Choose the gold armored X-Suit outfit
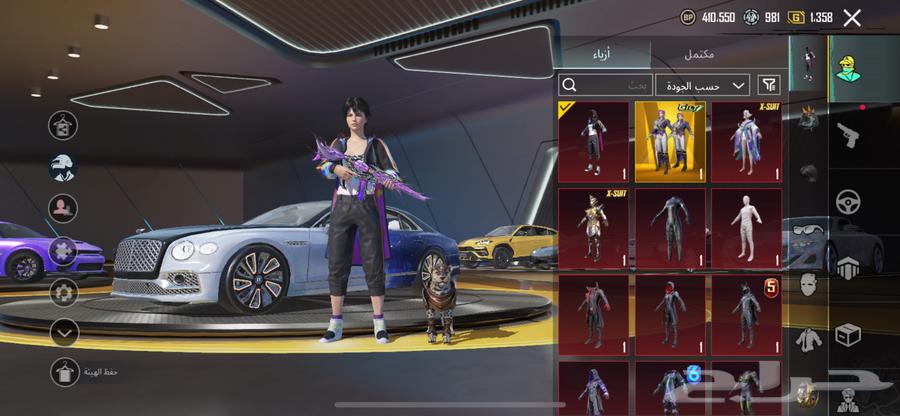Screen dimensions: 900x416 point(593,227)
